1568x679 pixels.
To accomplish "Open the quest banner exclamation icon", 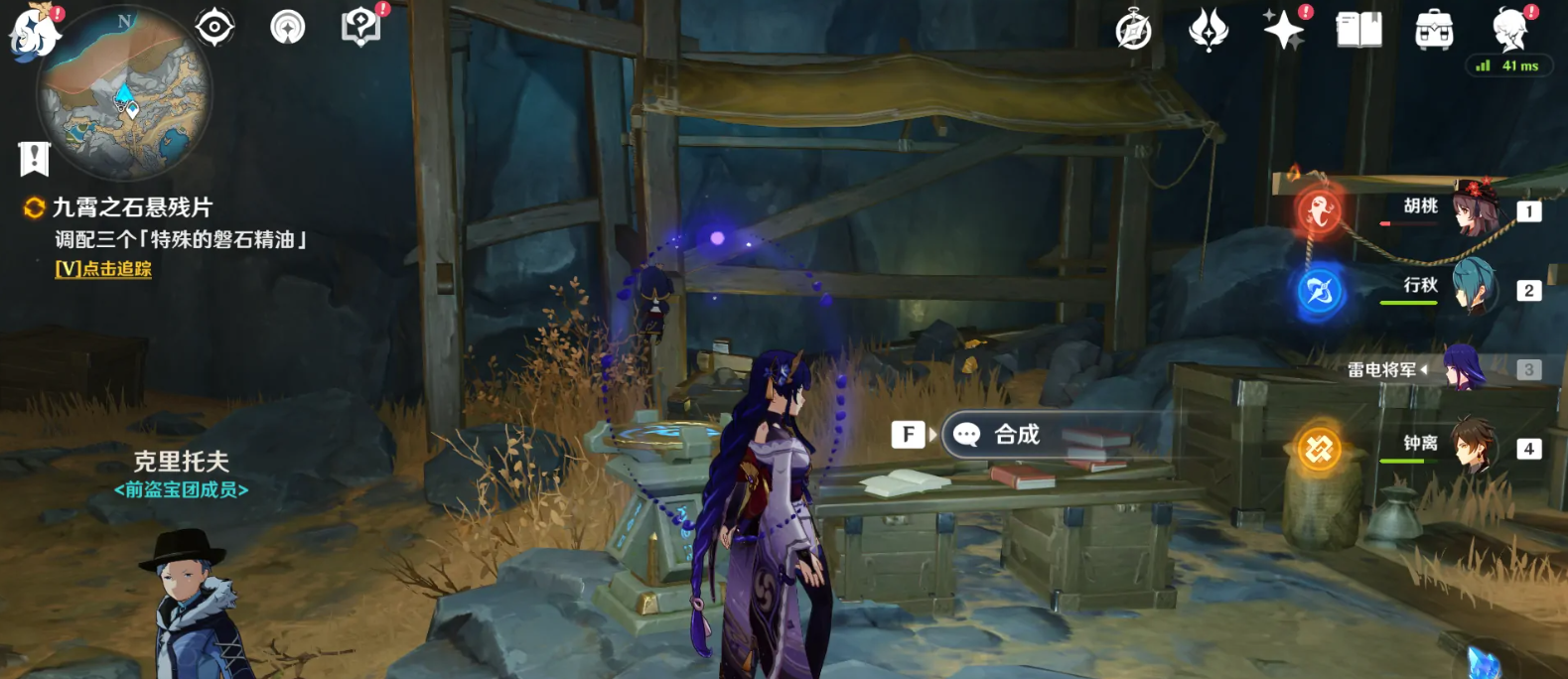I will (34, 158).
